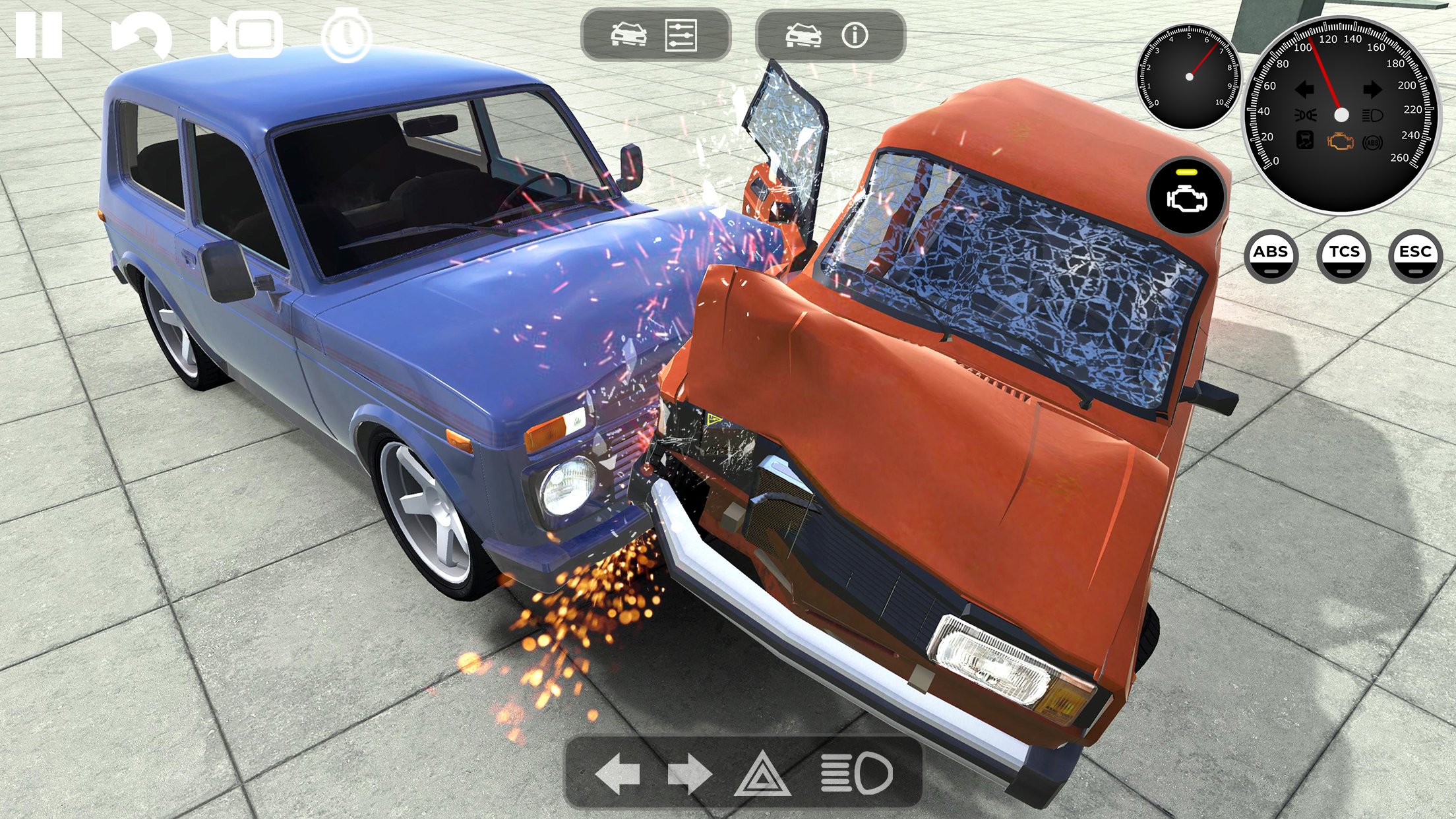Click the fog light indicator on the speedometer
The height and width of the screenshot is (819, 1456).
point(1306,115)
